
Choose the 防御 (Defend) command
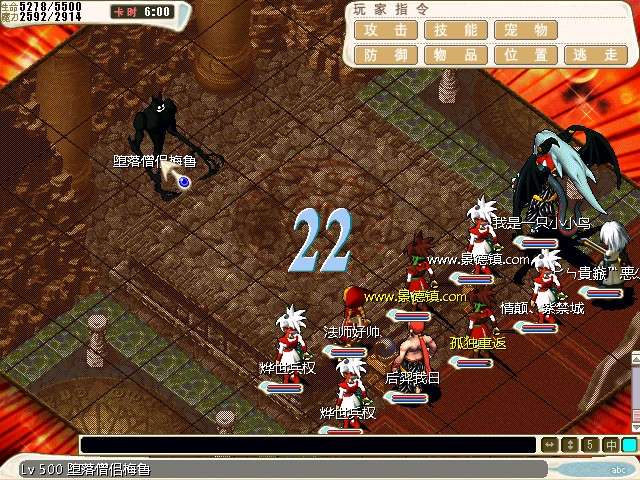385,55
